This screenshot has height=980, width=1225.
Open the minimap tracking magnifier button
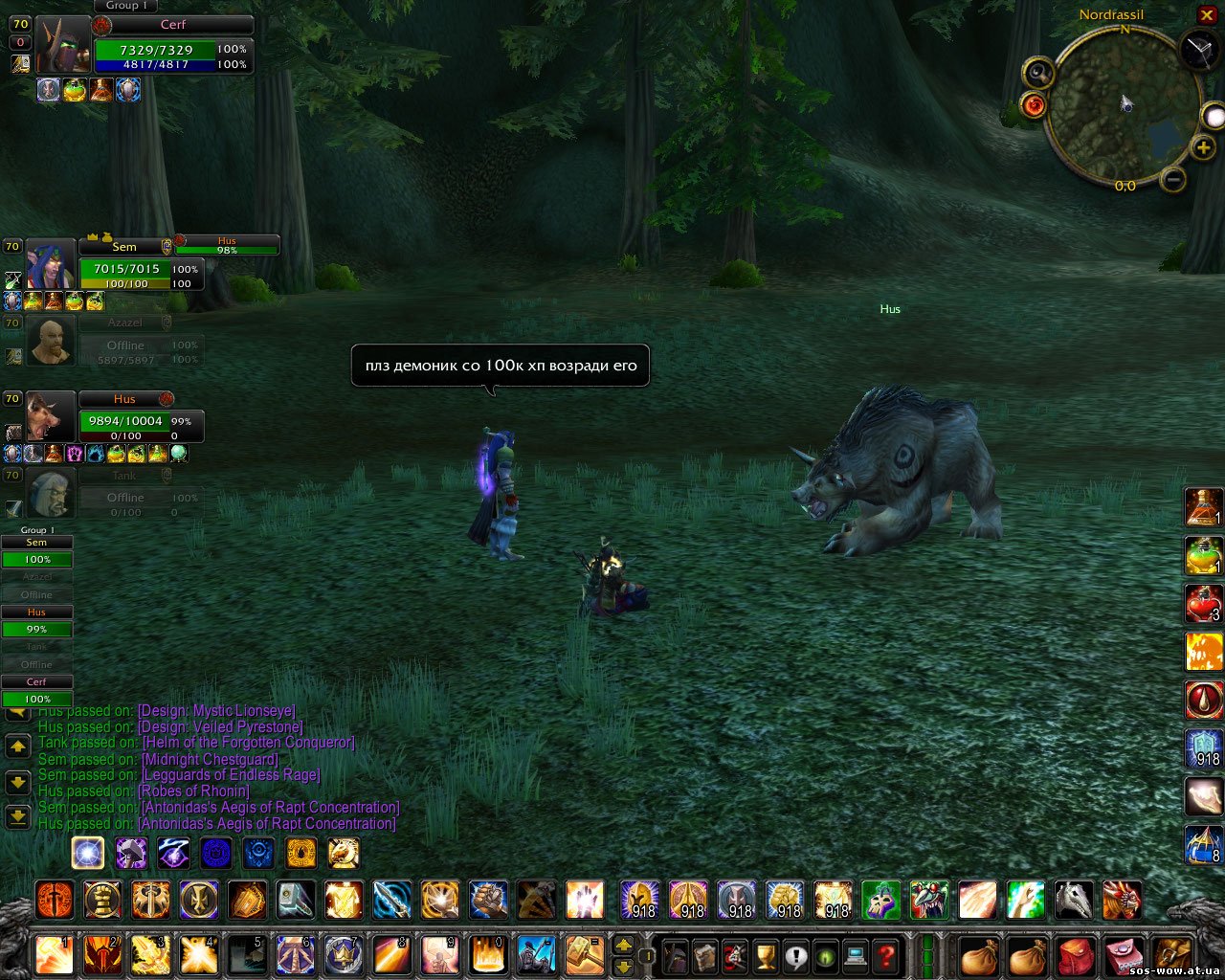point(1038,73)
